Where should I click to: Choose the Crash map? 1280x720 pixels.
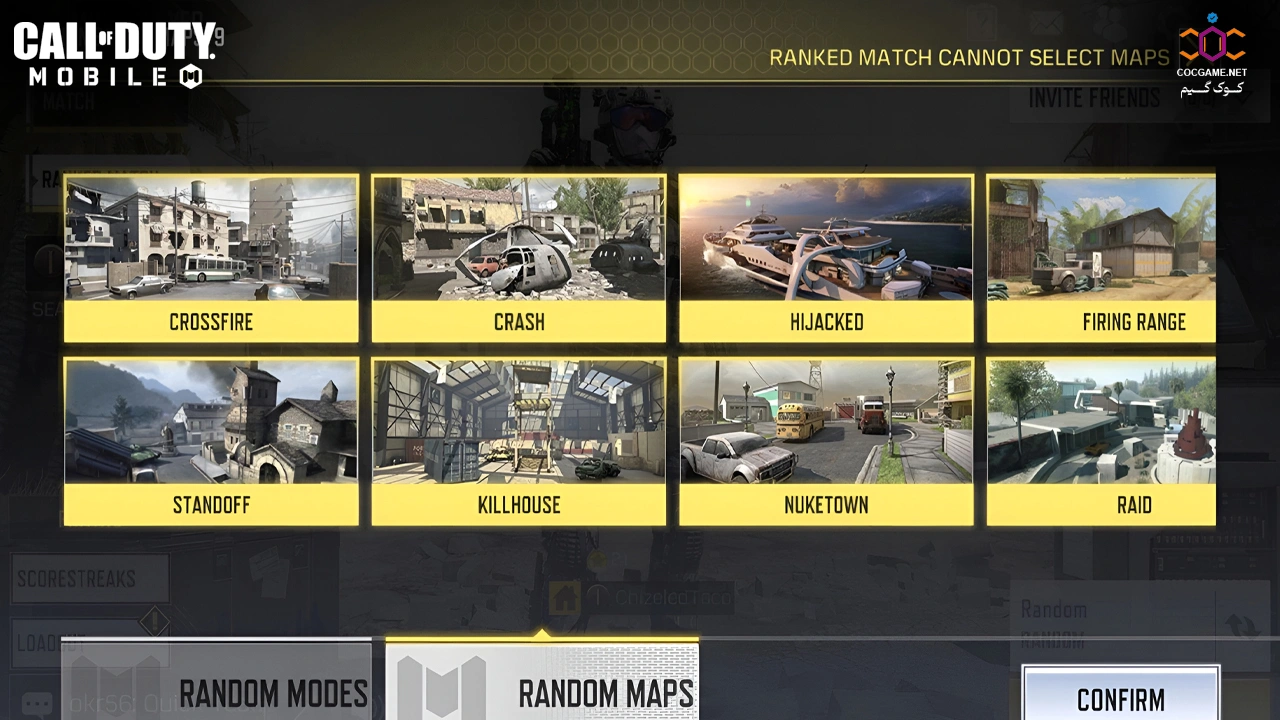click(518, 258)
